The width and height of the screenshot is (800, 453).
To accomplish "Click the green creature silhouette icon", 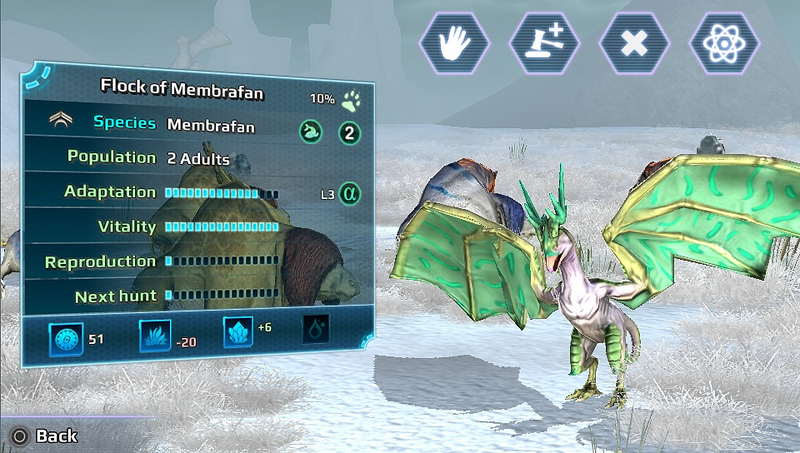I will (311, 132).
